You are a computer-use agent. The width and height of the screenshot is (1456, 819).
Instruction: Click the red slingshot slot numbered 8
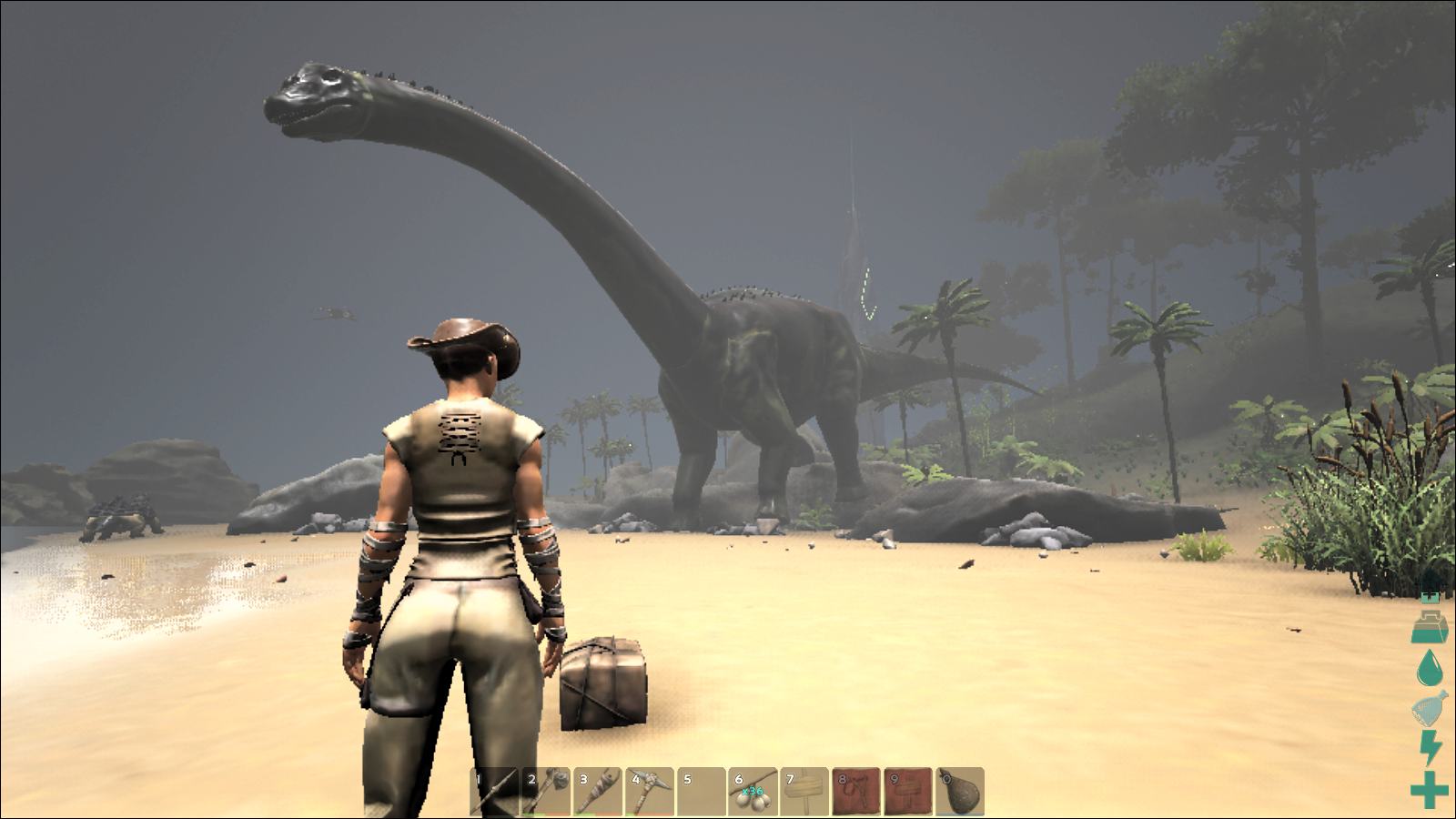tap(856, 792)
